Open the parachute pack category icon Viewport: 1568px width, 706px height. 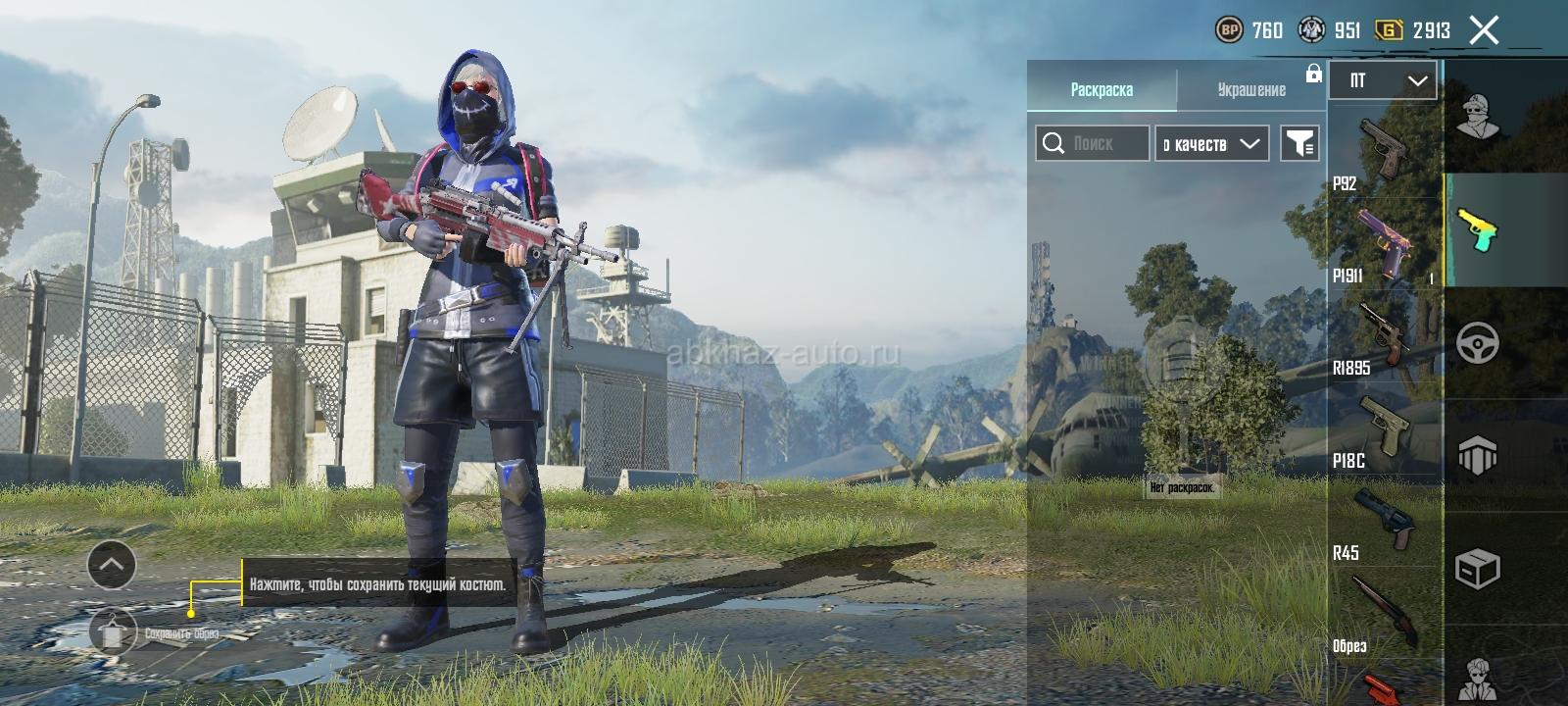coord(1478,456)
